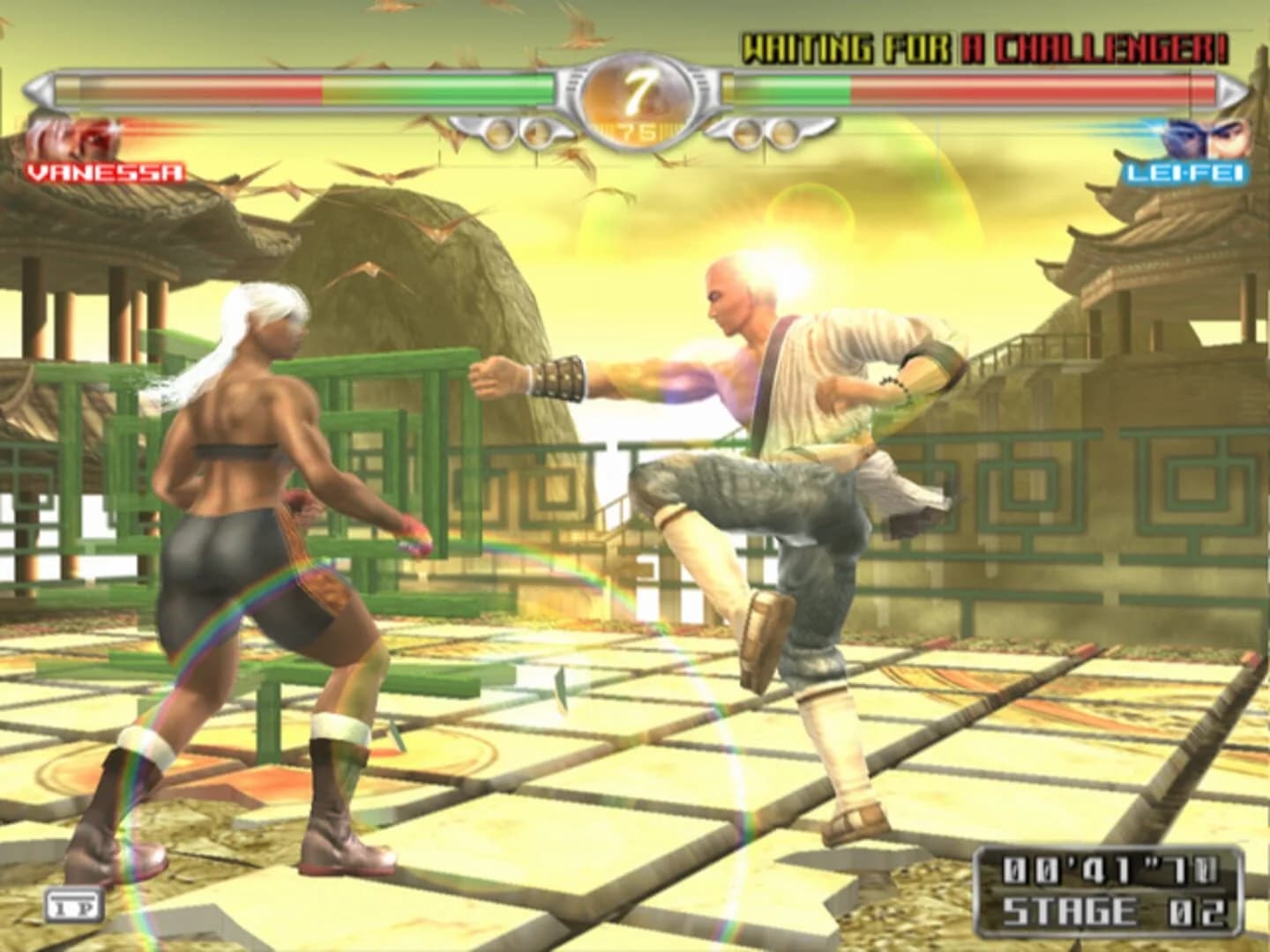Toggle the second round orb on Vanessa's side

540,134
